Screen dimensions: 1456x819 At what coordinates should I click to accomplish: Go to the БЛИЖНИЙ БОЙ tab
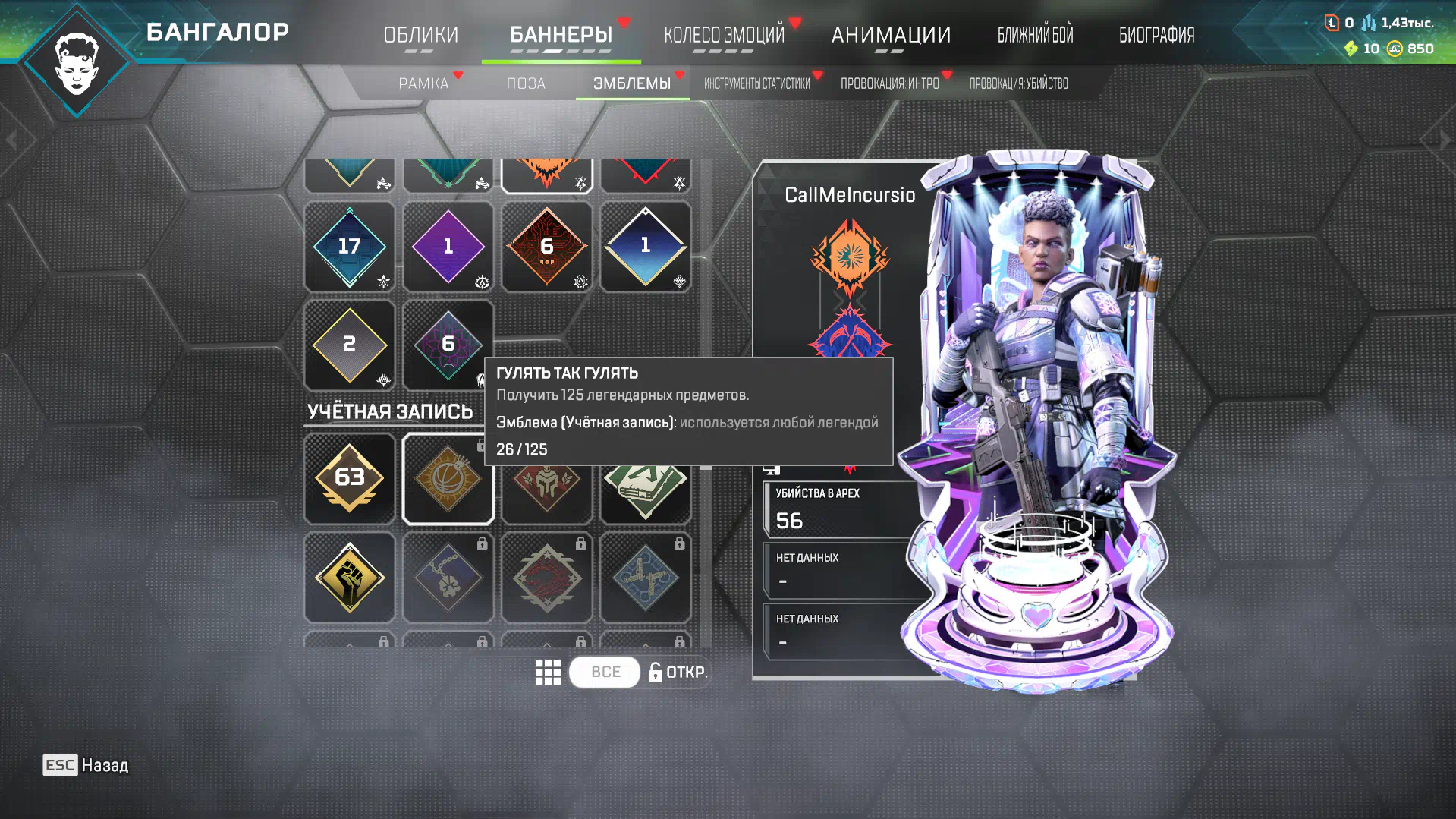(x=1035, y=35)
